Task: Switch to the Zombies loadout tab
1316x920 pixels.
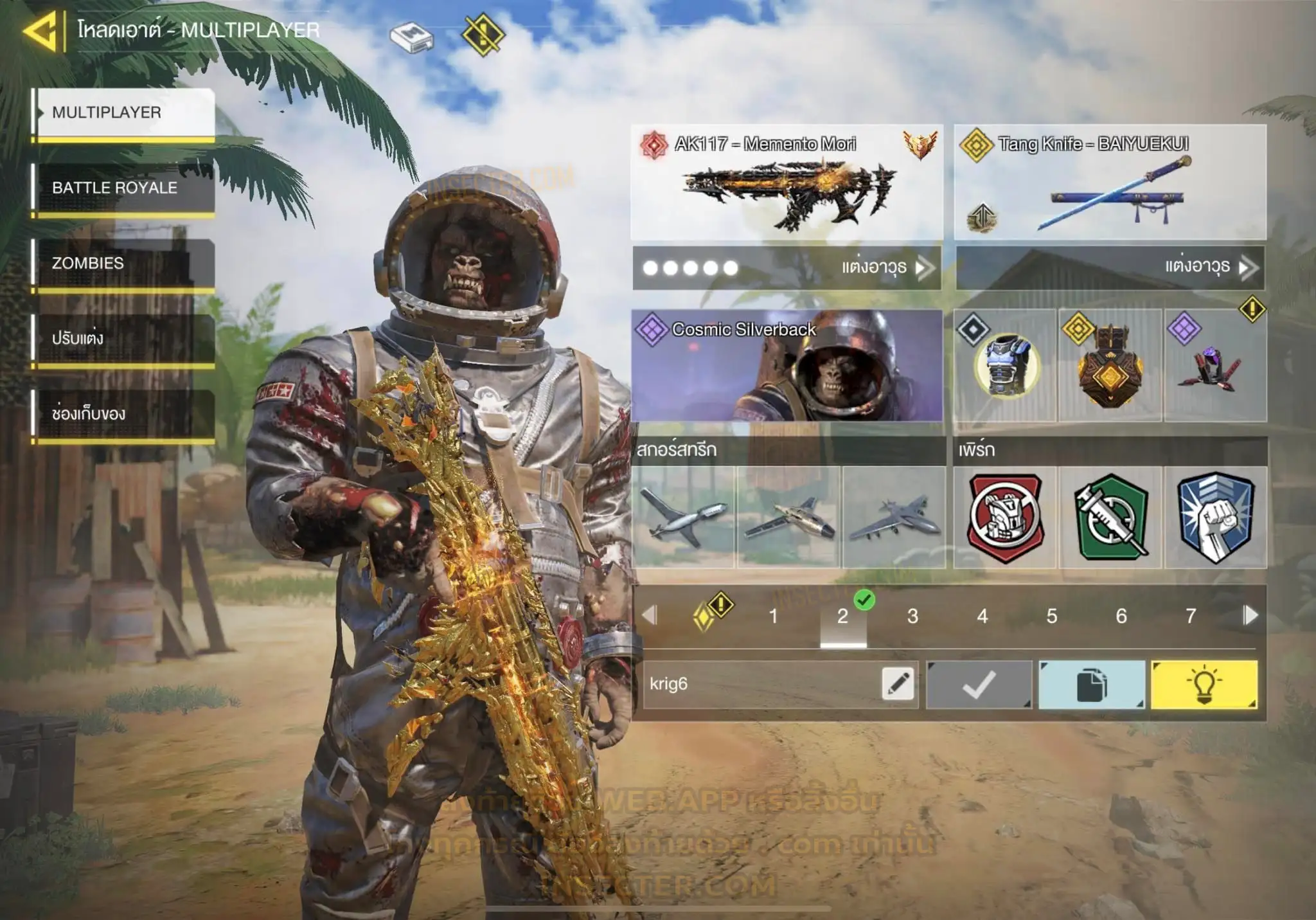Action: coord(123,264)
